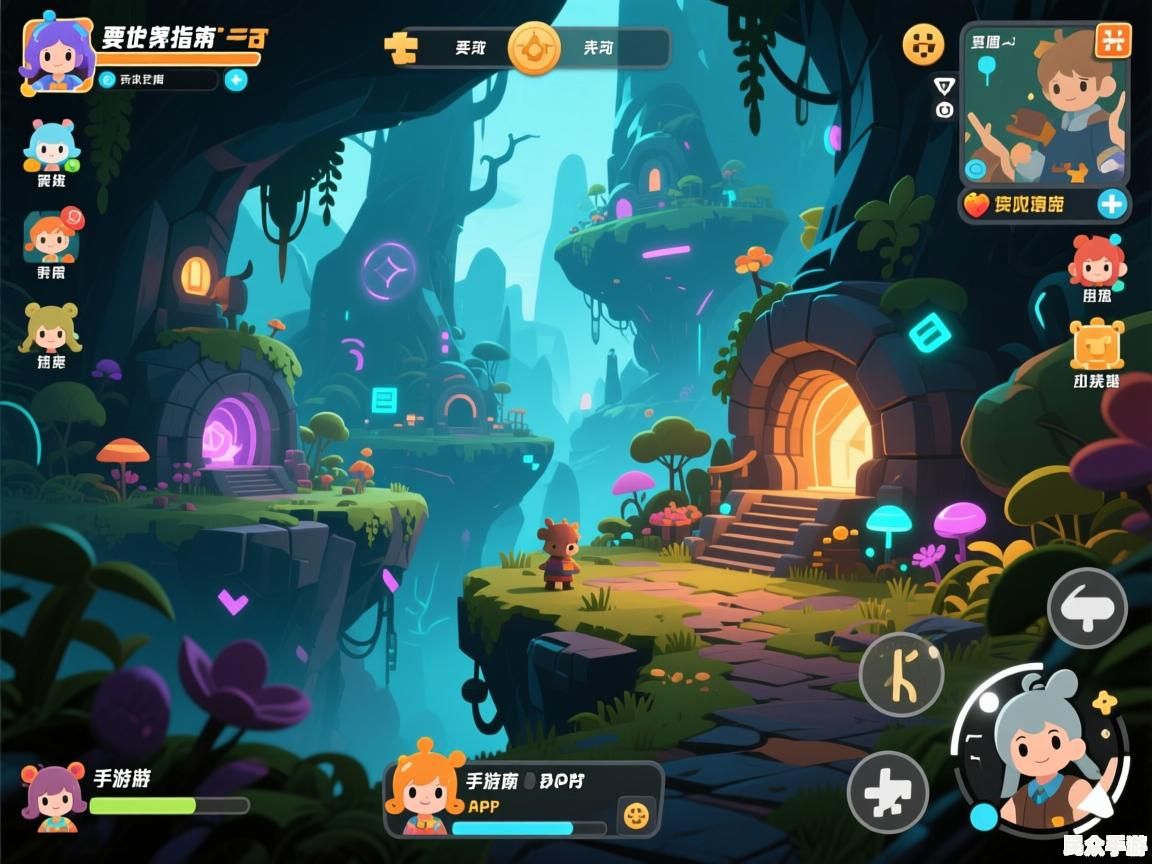
Task: Open the orange cube face icon
Action: click(1097, 346)
